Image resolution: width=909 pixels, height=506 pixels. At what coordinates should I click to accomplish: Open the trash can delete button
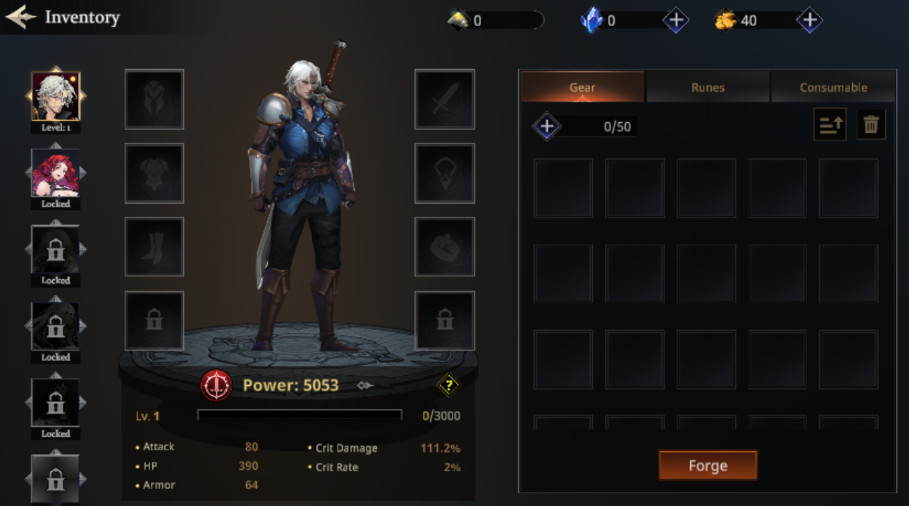tap(871, 125)
